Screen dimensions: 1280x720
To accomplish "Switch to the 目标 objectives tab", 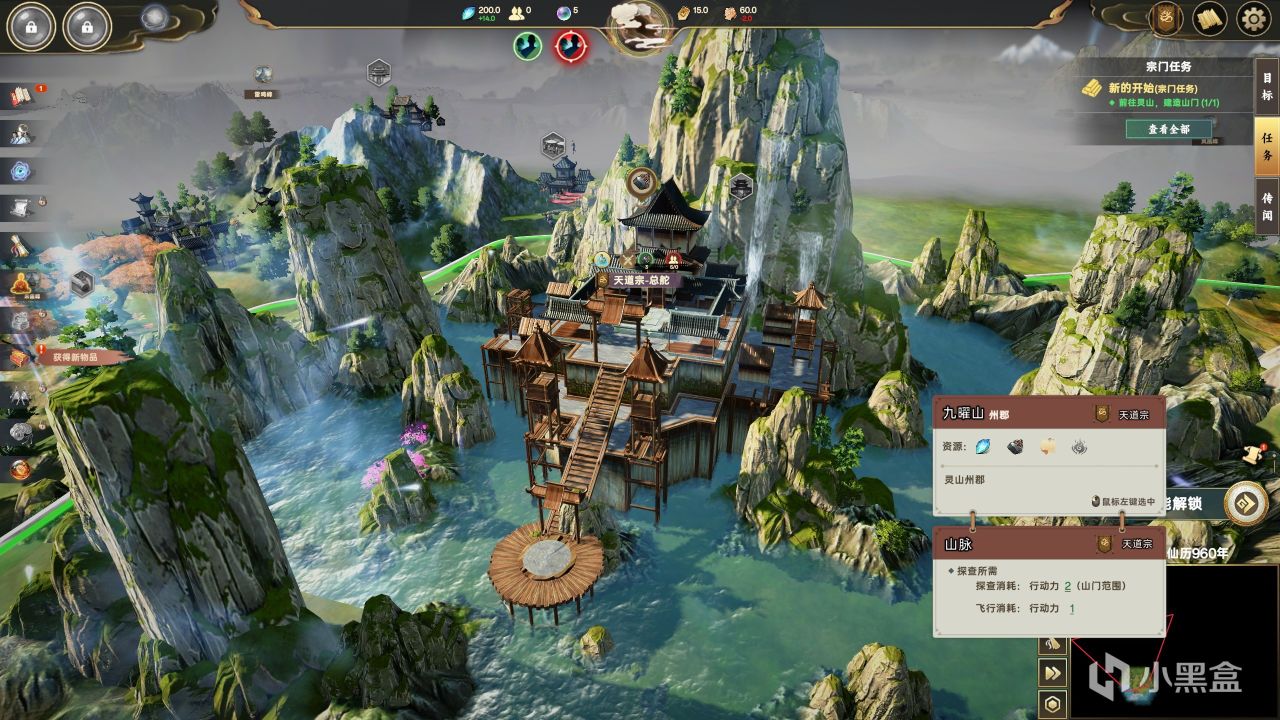I will pos(1267,86).
